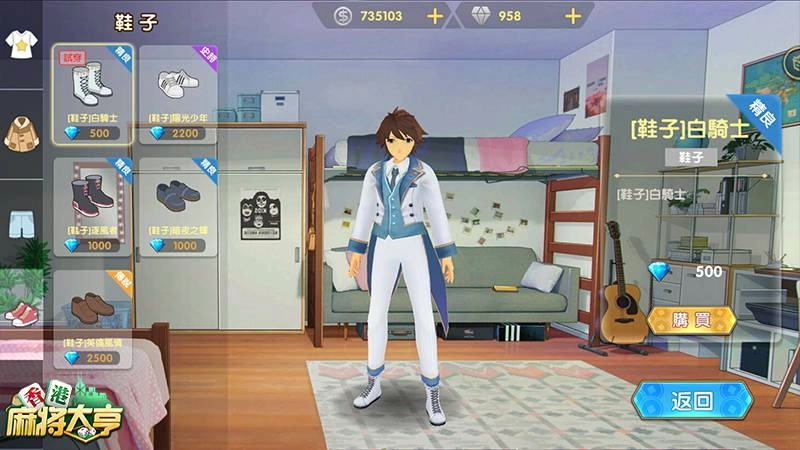Buy the item with the 購買 button

[x=692, y=319]
